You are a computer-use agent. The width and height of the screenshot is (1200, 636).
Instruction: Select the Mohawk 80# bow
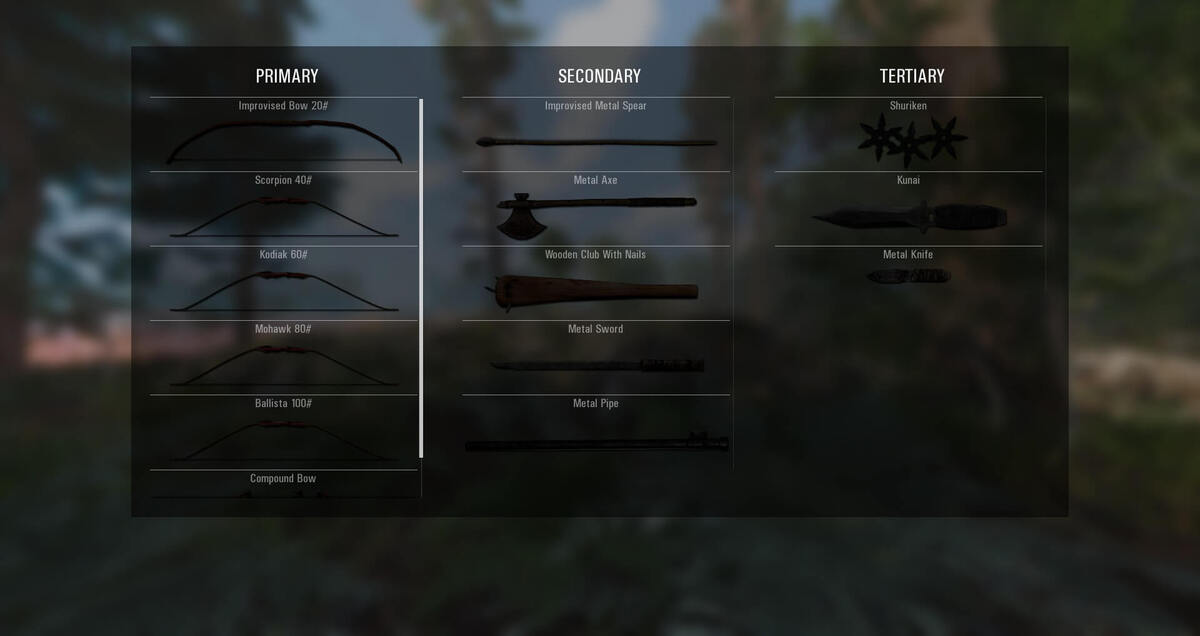pyautogui.click(x=284, y=359)
